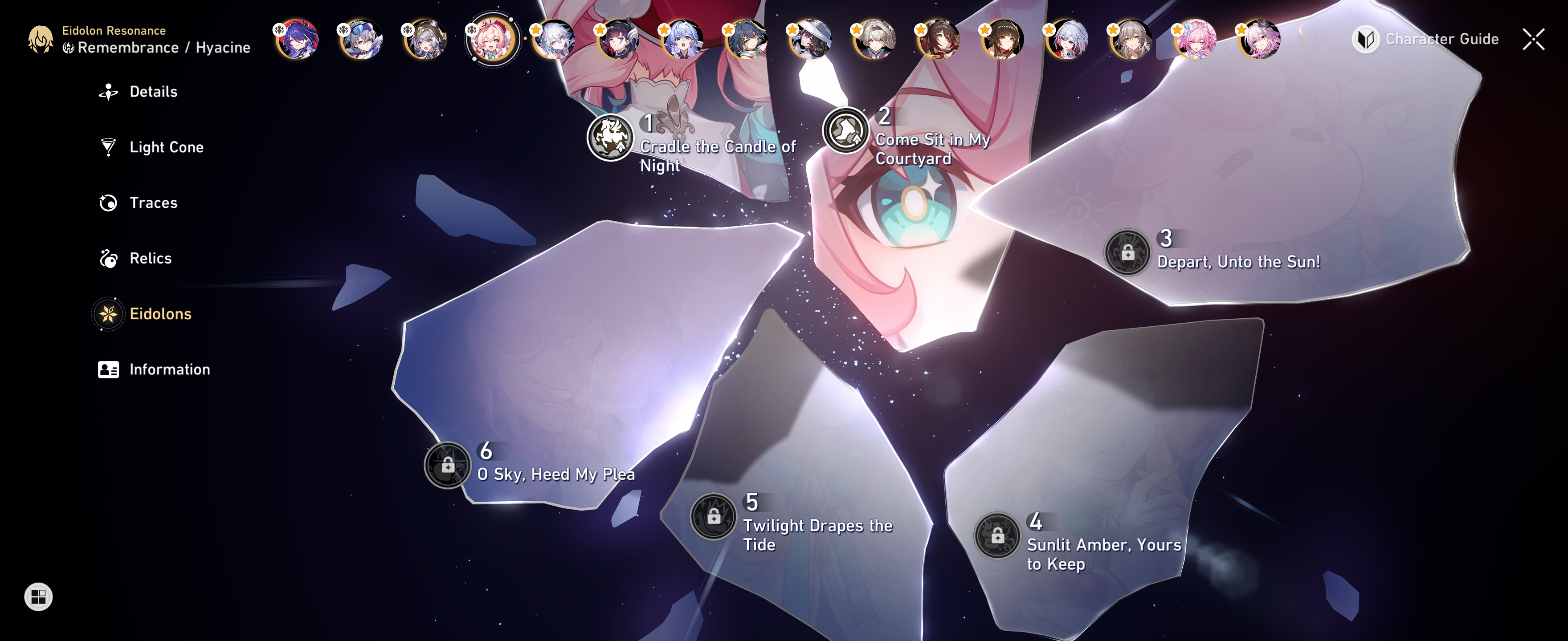The width and height of the screenshot is (1568, 641).
Task: Select Eidolon 1 Cradle the Candle of Night
Action: click(610, 138)
